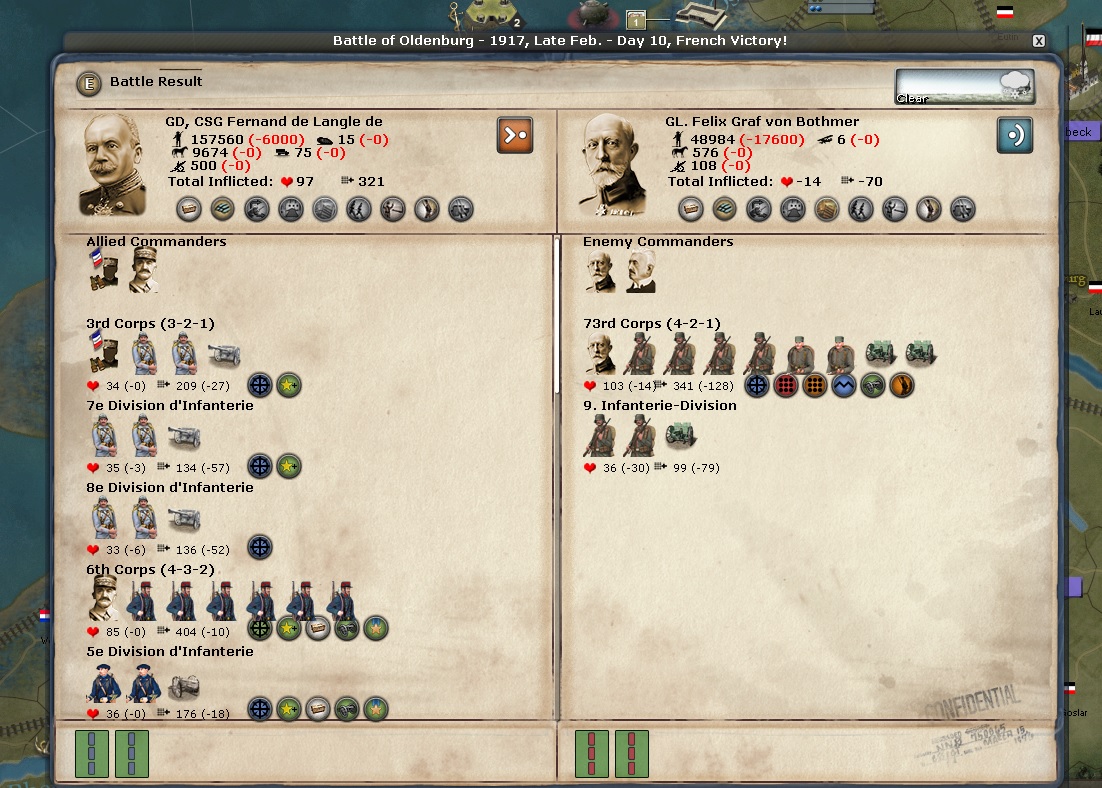Screen dimensions: 1102x788
Task: Close the battle result window
Action: pyautogui.click(x=1039, y=41)
